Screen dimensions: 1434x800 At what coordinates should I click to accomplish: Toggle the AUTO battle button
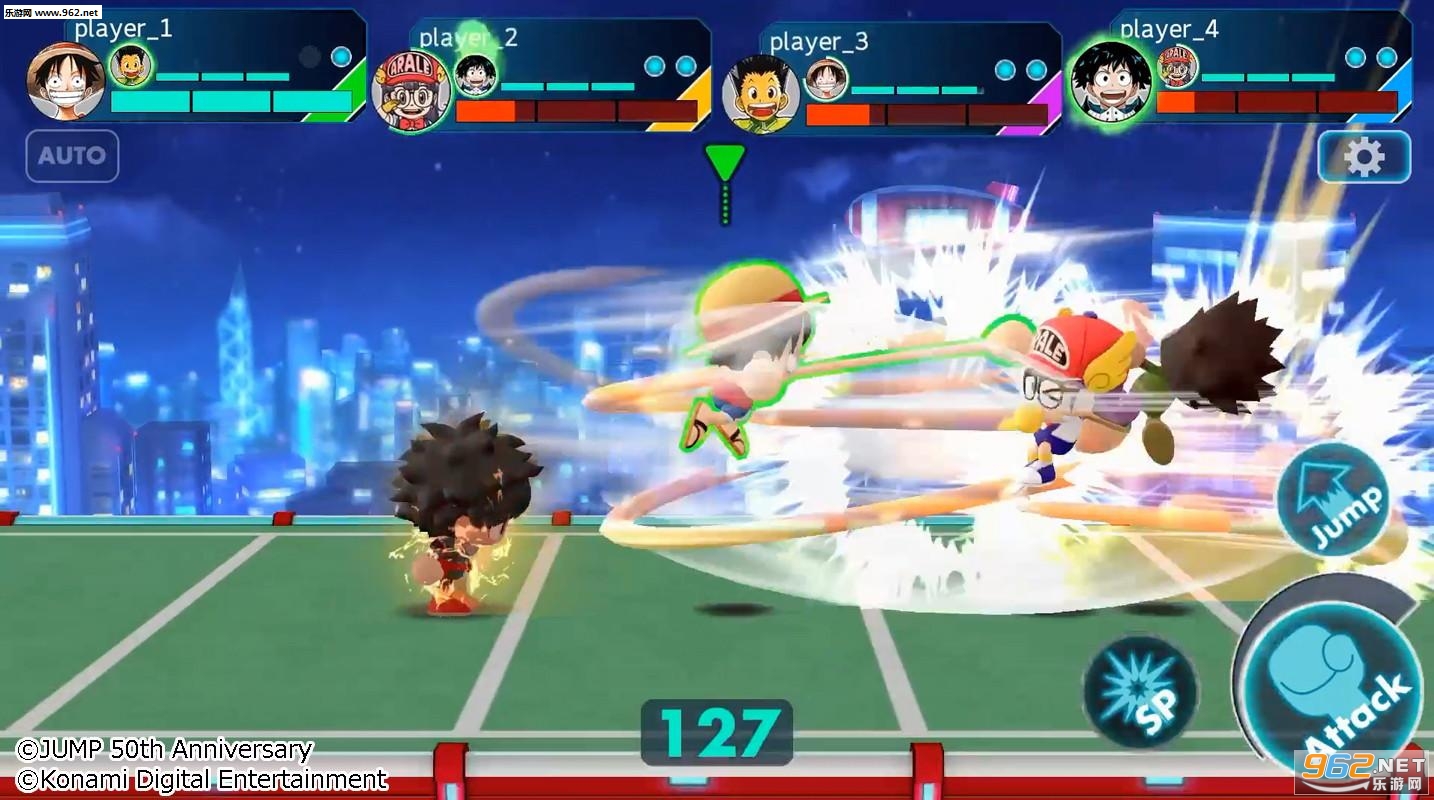point(72,156)
